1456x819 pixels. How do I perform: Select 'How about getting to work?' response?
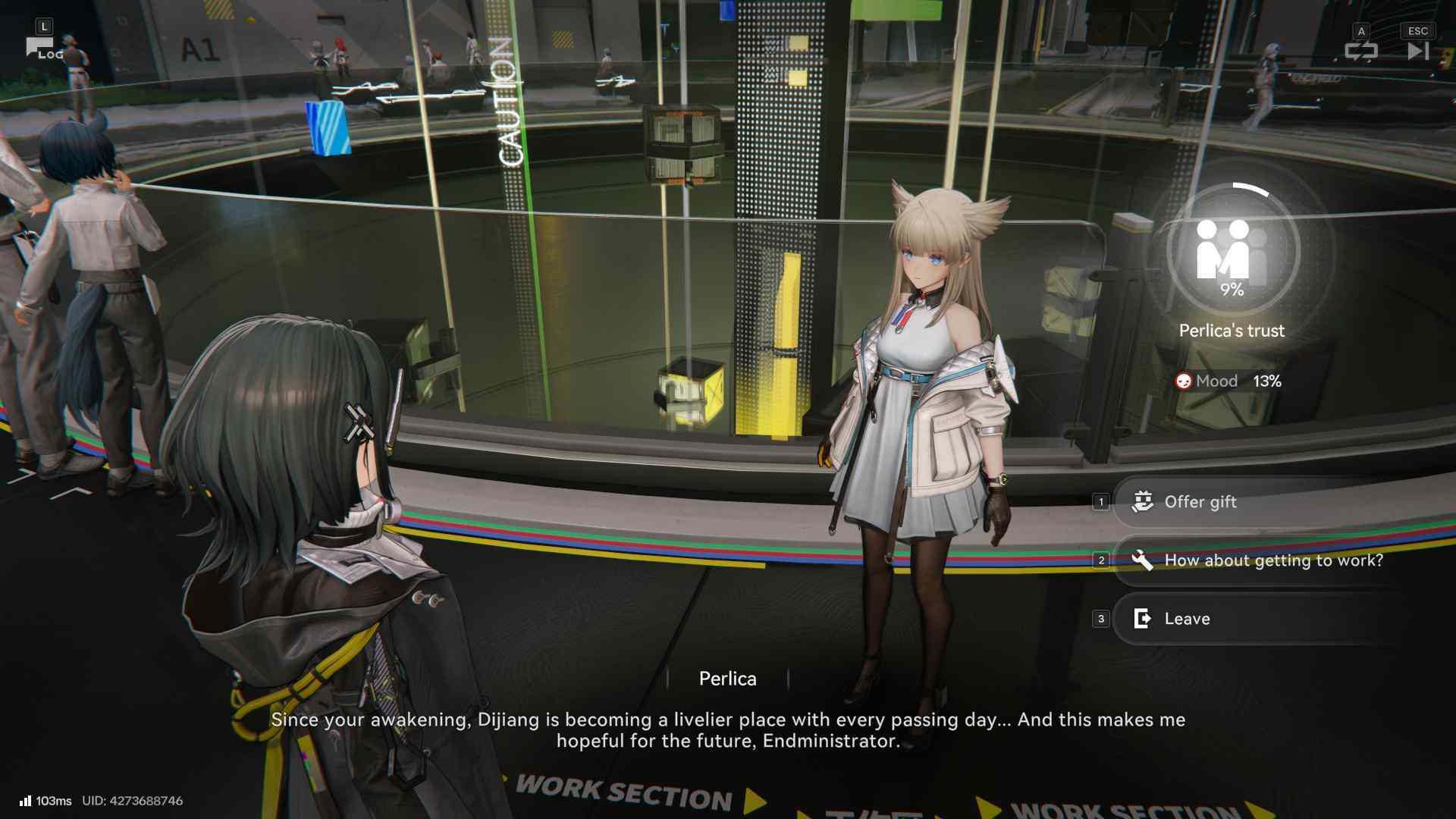1274,560
